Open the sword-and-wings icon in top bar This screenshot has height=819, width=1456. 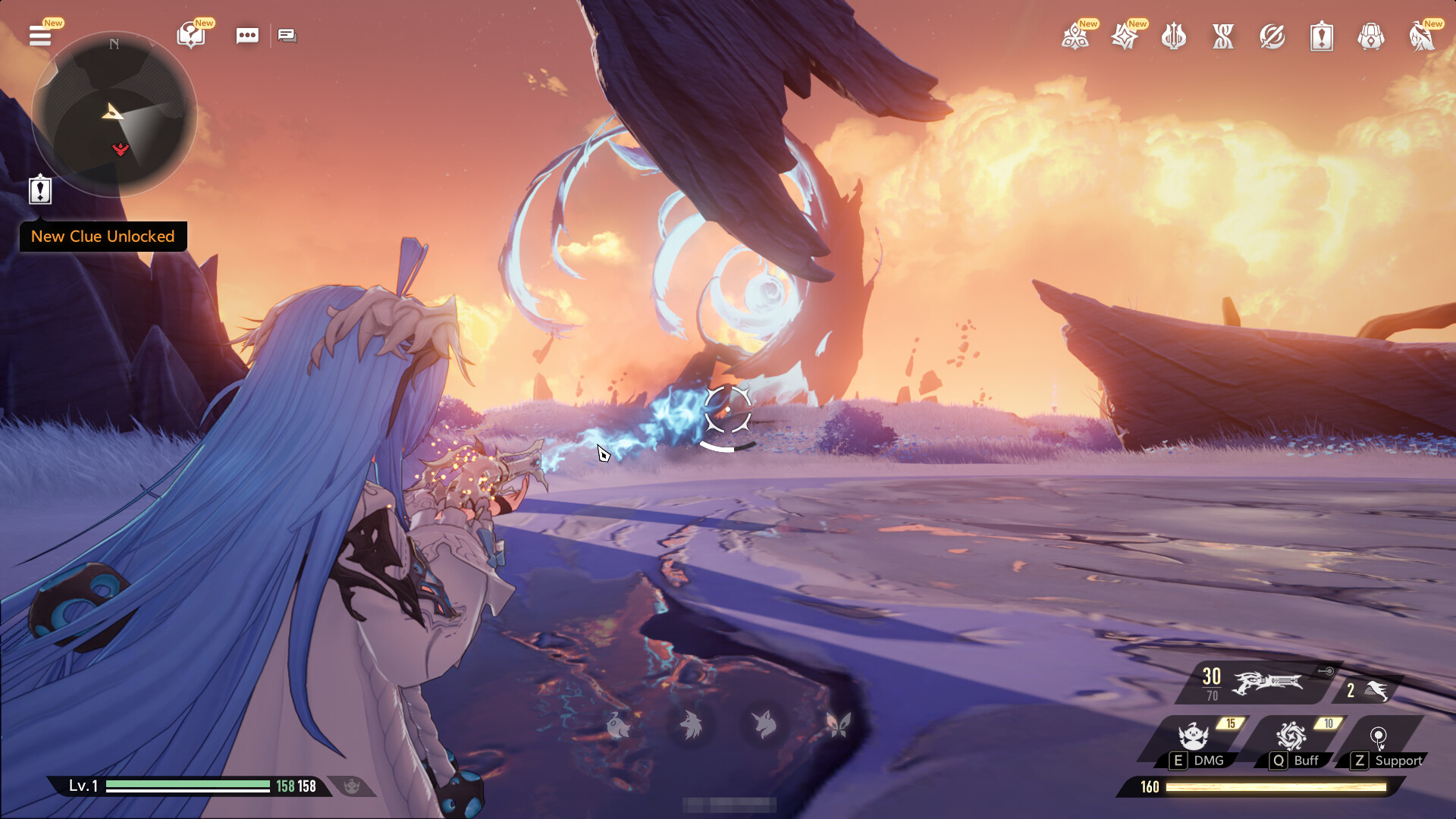tap(1174, 36)
